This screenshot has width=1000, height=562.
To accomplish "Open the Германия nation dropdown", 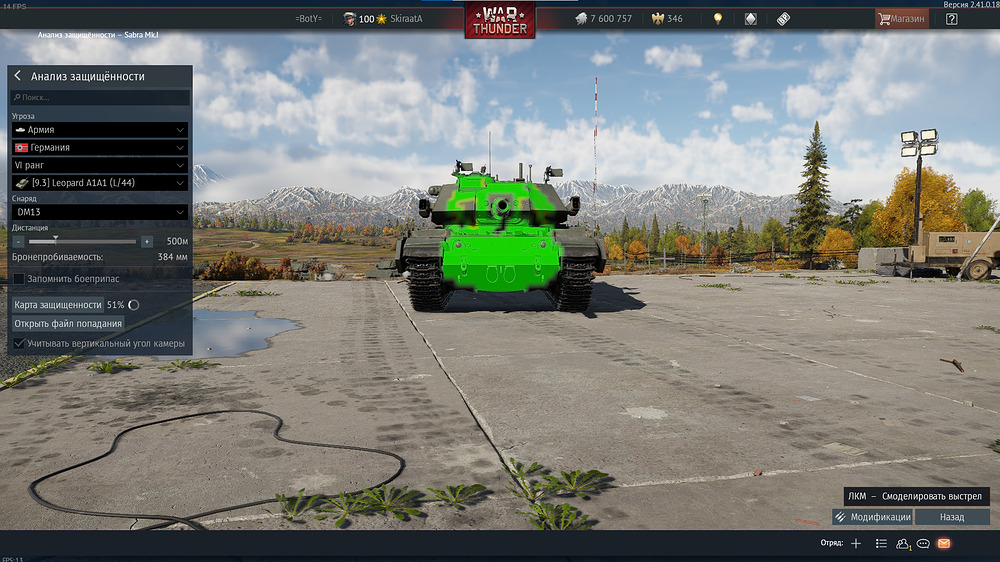I will pyautogui.click(x=100, y=147).
